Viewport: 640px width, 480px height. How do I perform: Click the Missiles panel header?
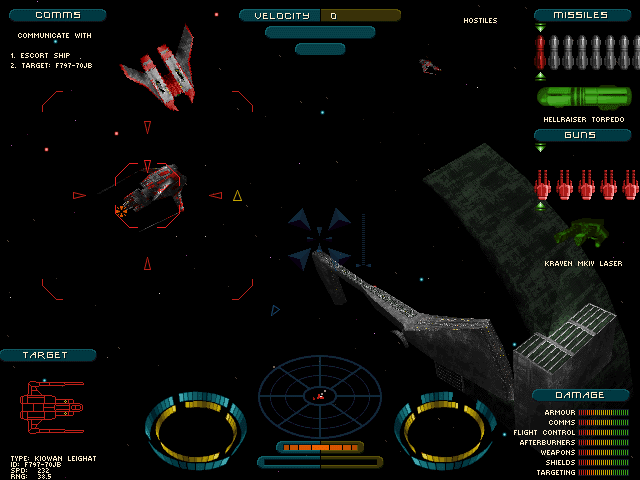(x=584, y=15)
